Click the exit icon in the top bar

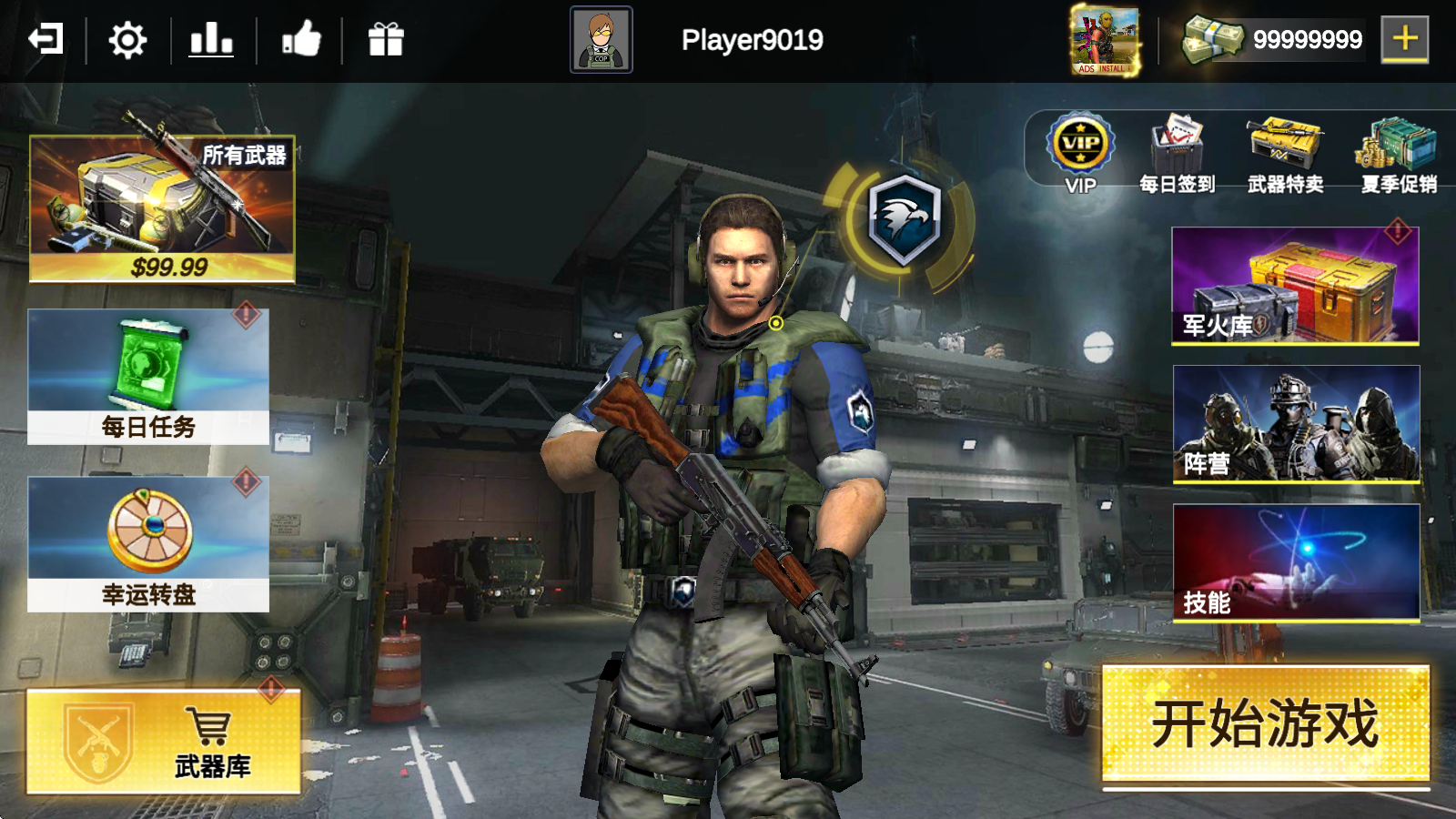click(45, 40)
